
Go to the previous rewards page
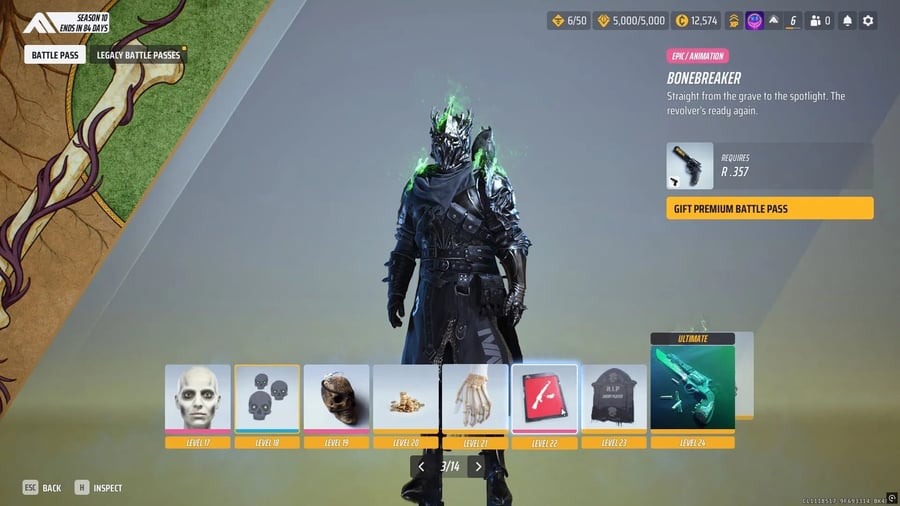(x=421, y=466)
